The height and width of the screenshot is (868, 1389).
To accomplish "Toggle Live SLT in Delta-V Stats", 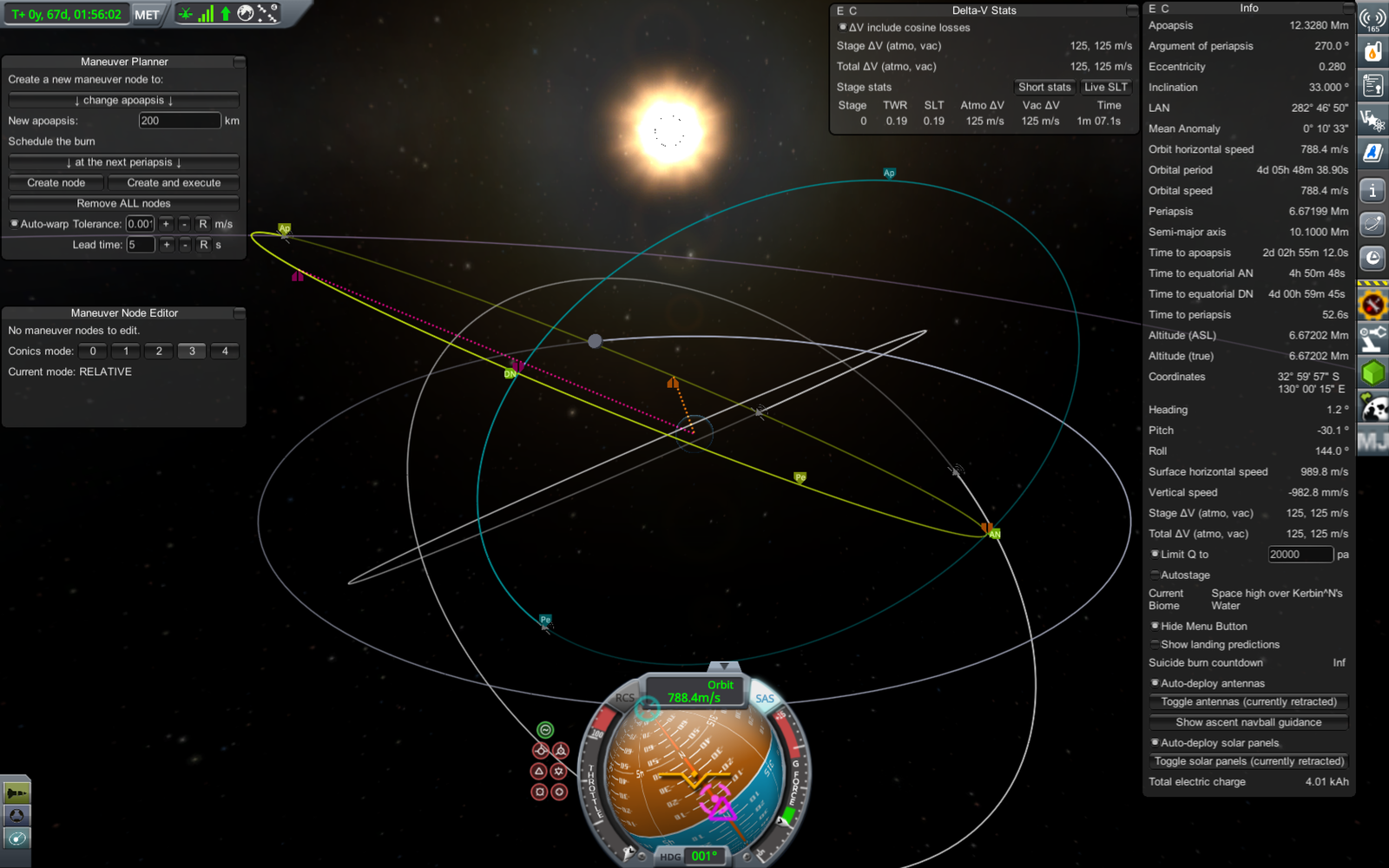I will pyautogui.click(x=1105, y=87).
